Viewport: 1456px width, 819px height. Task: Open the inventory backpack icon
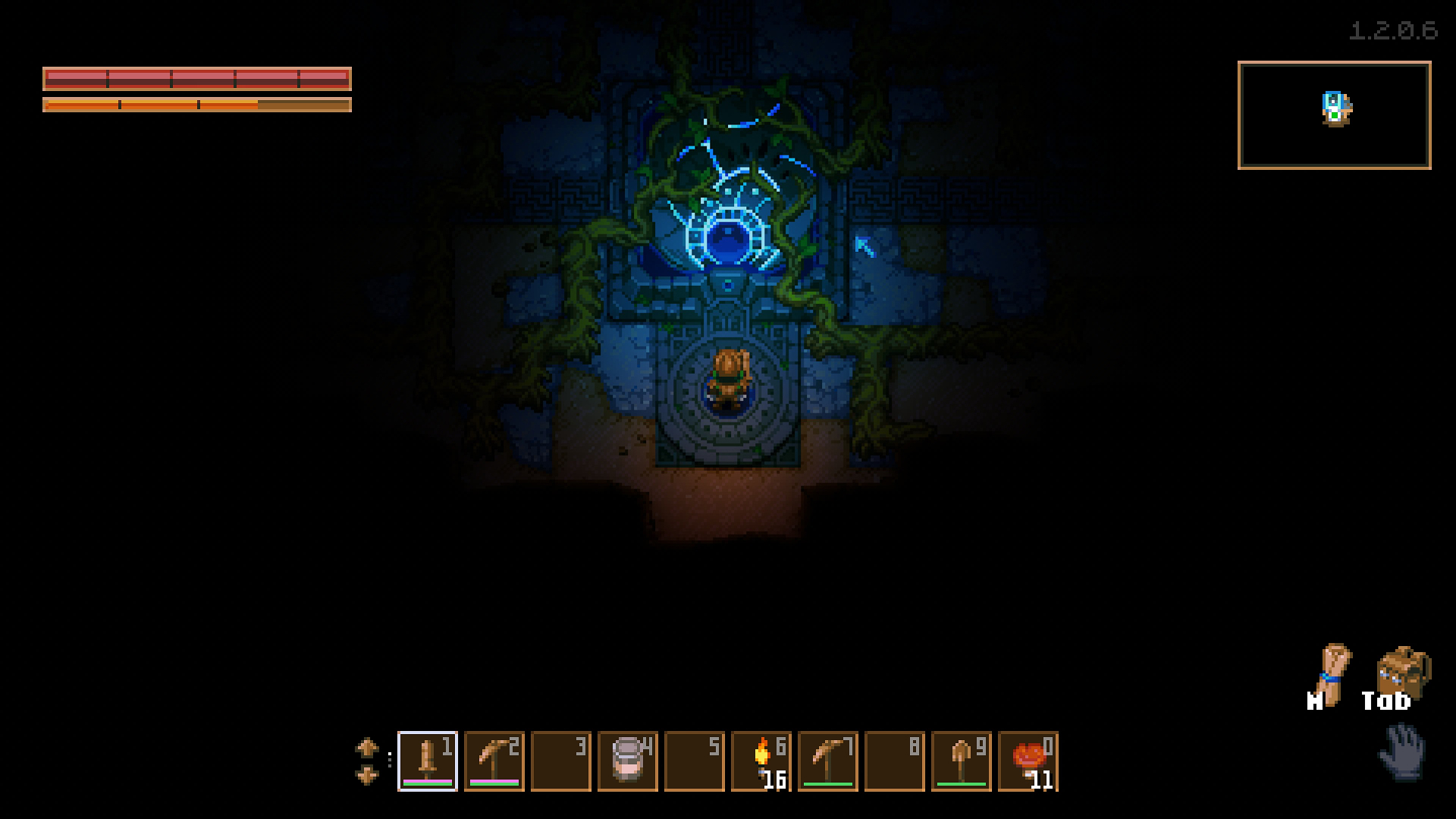click(1403, 671)
